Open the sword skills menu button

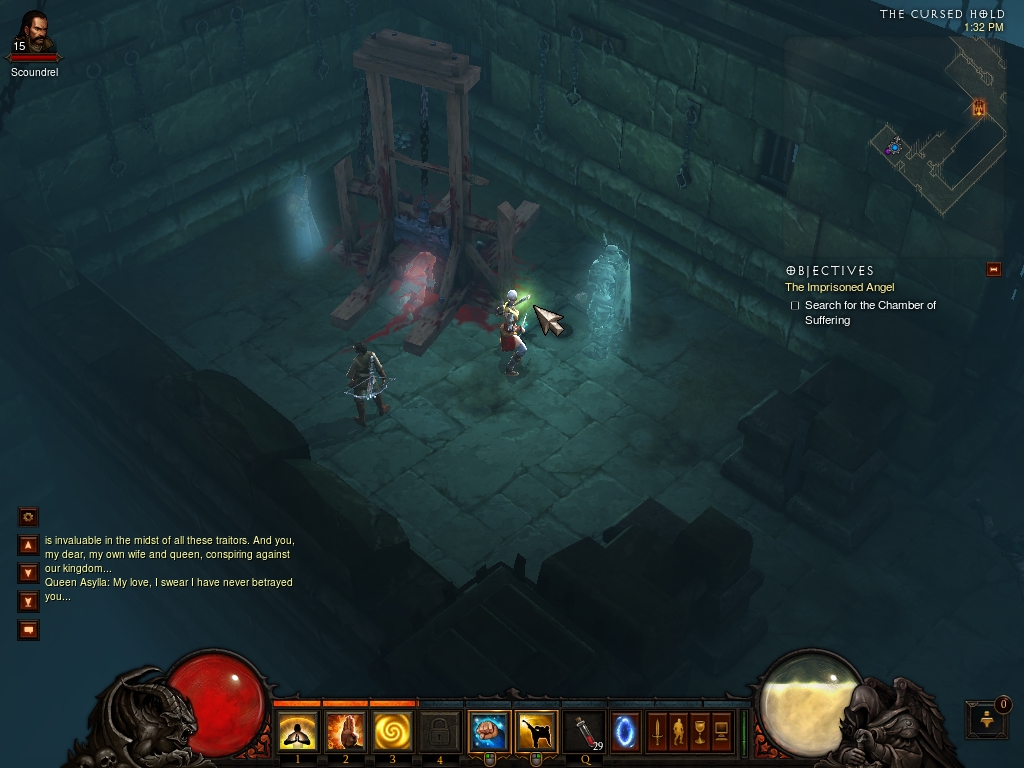657,732
